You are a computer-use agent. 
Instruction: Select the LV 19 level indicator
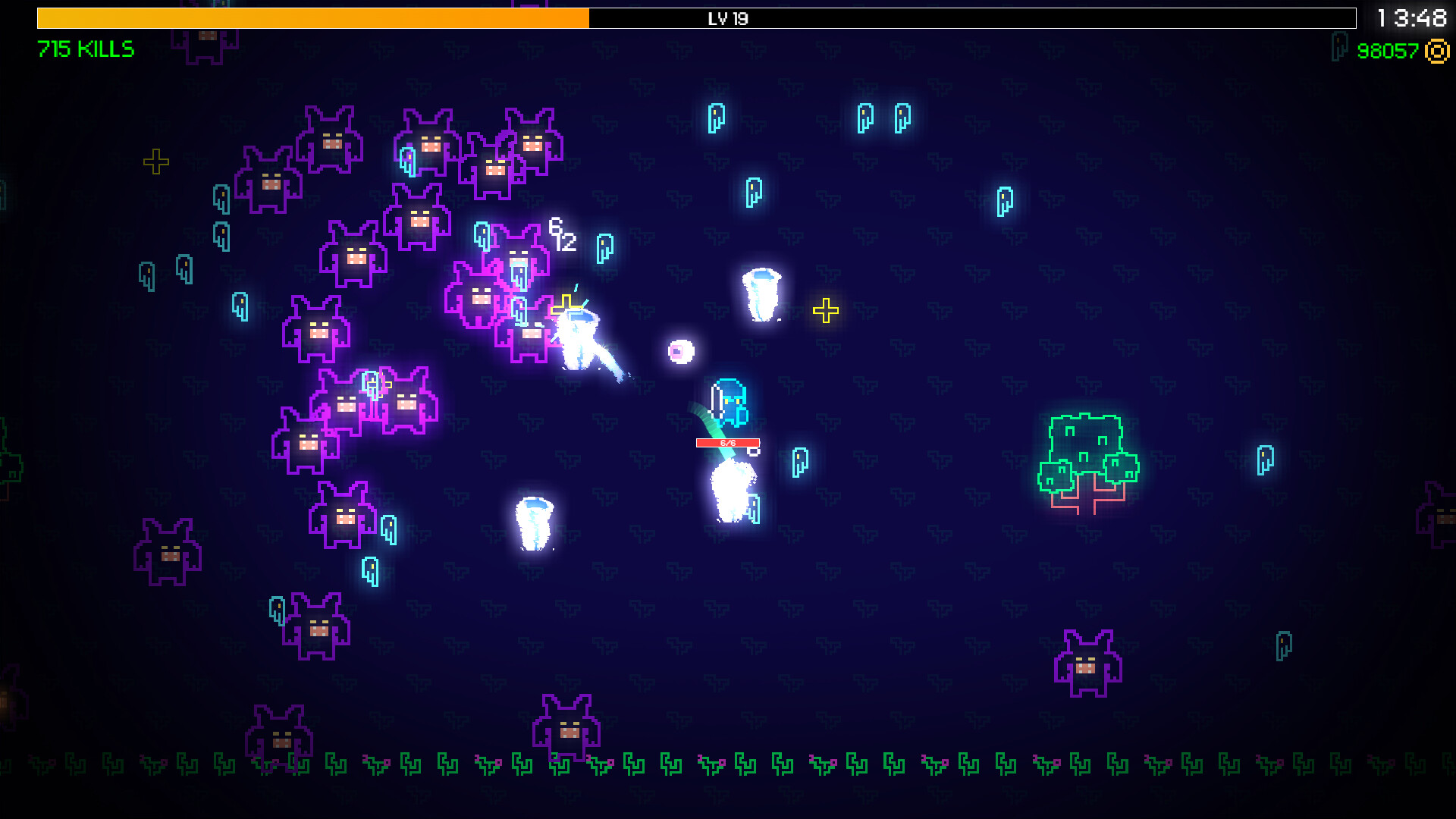click(728, 19)
